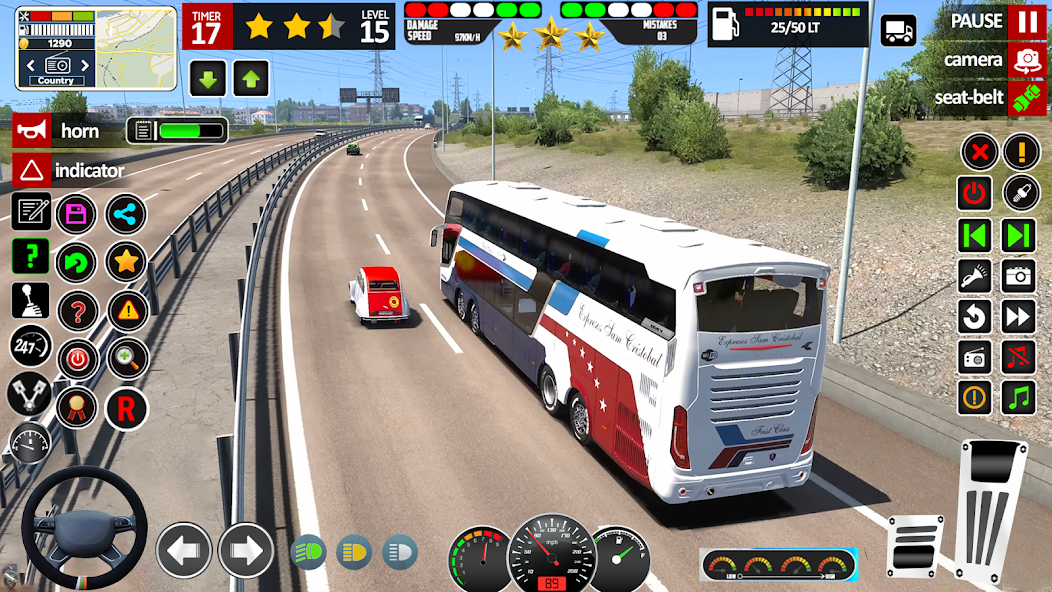This screenshot has height=592, width=1052.
Task: Select the gold star icon
Action: (126, 262)
